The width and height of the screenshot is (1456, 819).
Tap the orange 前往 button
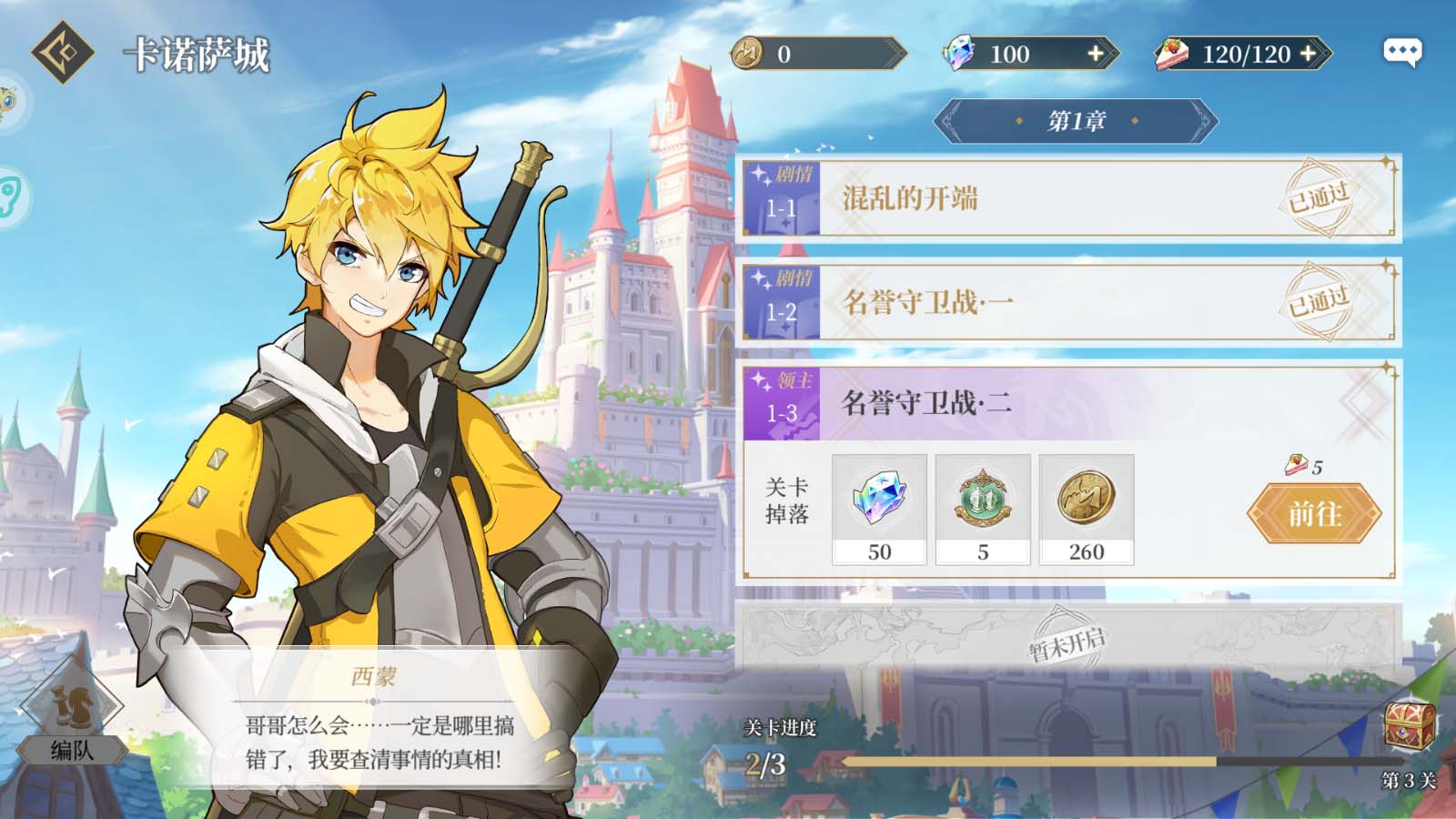point(1314,514)
